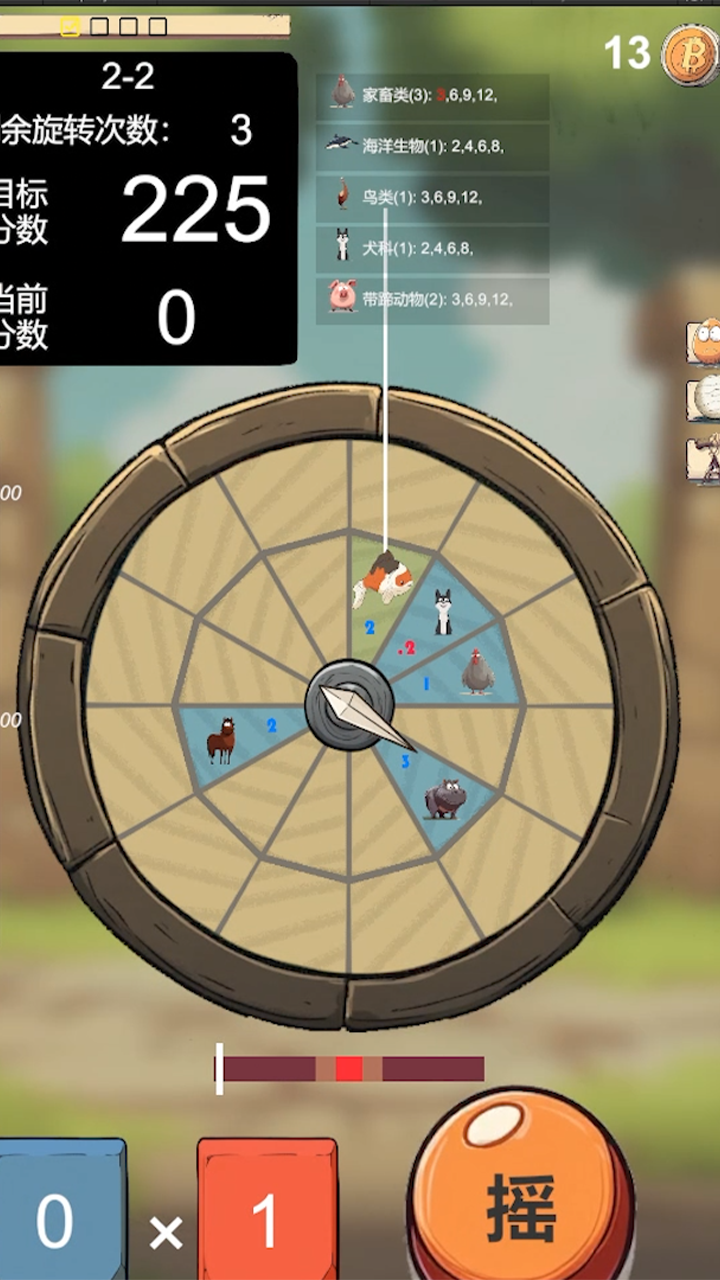Open the white stone ball item slot
Screen dimensions: 720x1280
coord(705,397)
